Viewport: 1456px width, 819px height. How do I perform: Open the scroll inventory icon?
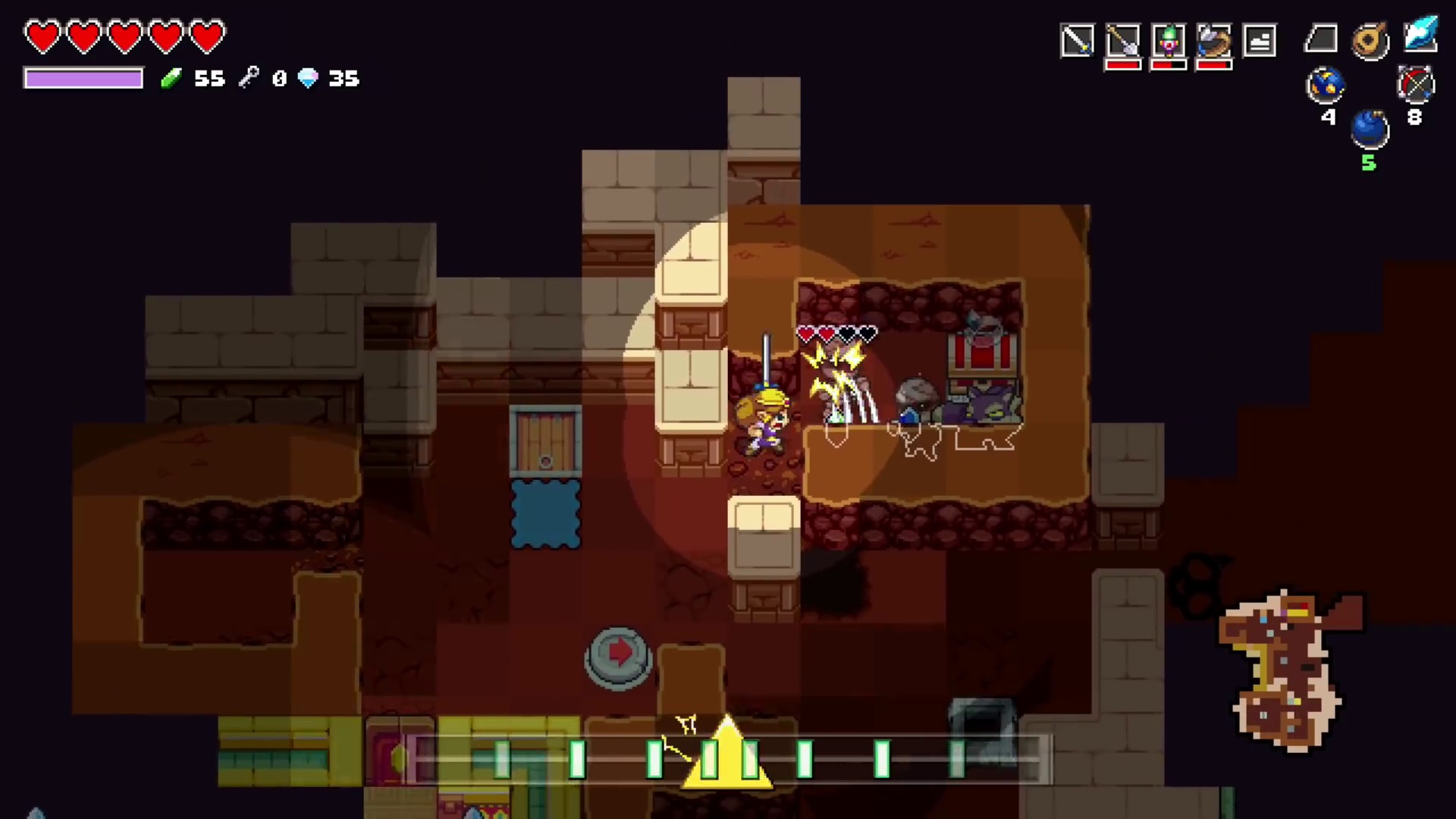pos(1260,39)
